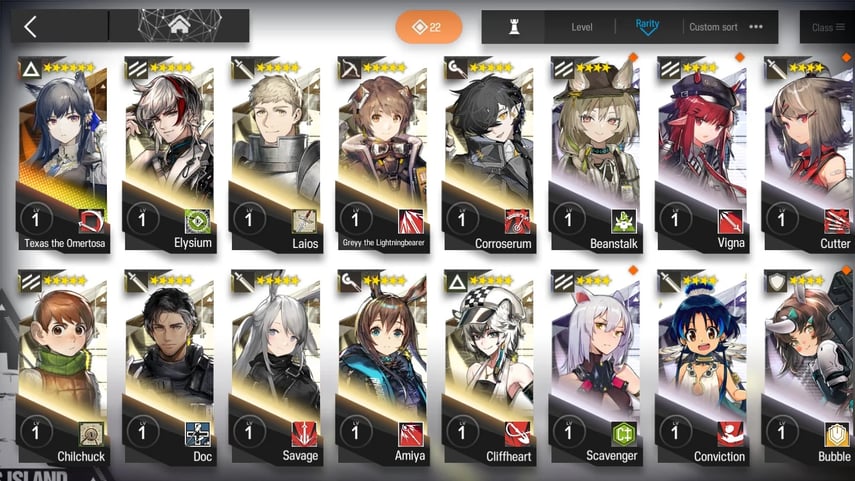Select the Amiya operator card
This screenshot has width=855, height=481.
[x=383, y=365]
